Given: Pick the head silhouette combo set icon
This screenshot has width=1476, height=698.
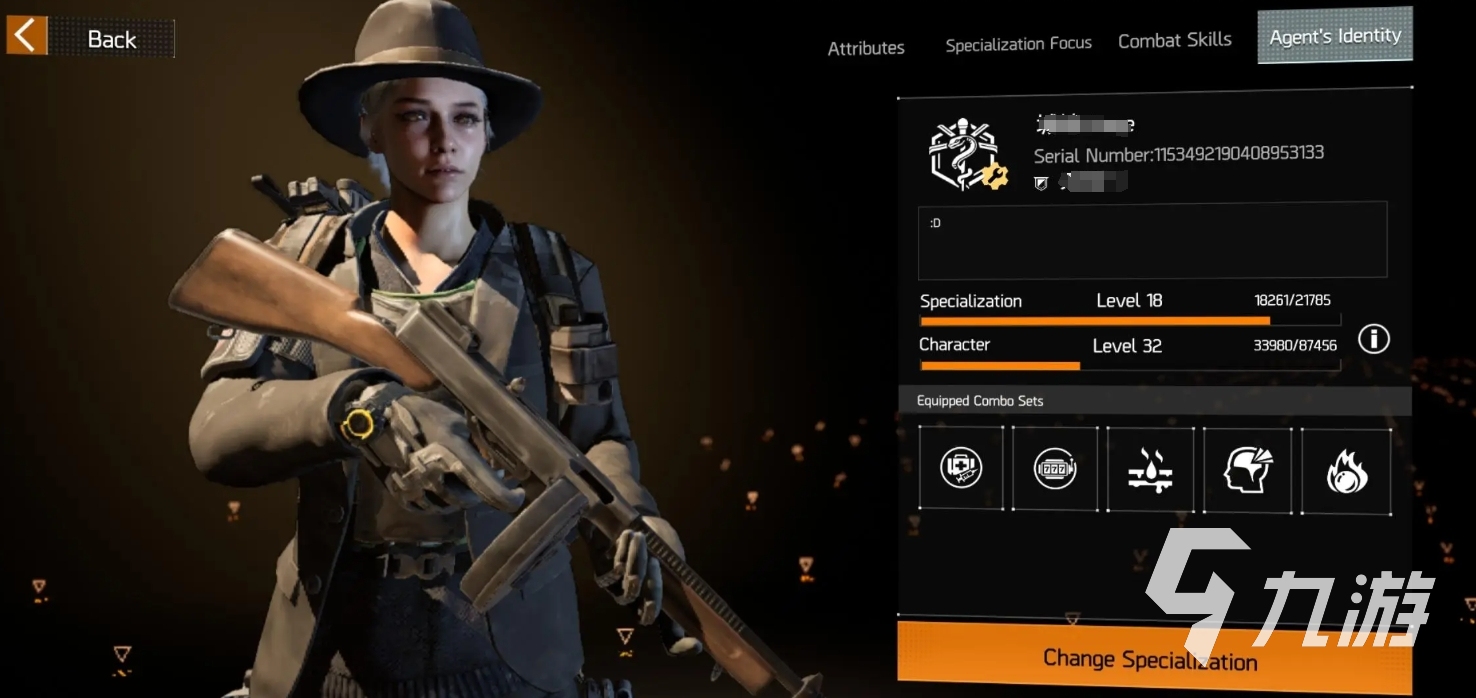Looking at the screenshot, I should [1248, 468].
